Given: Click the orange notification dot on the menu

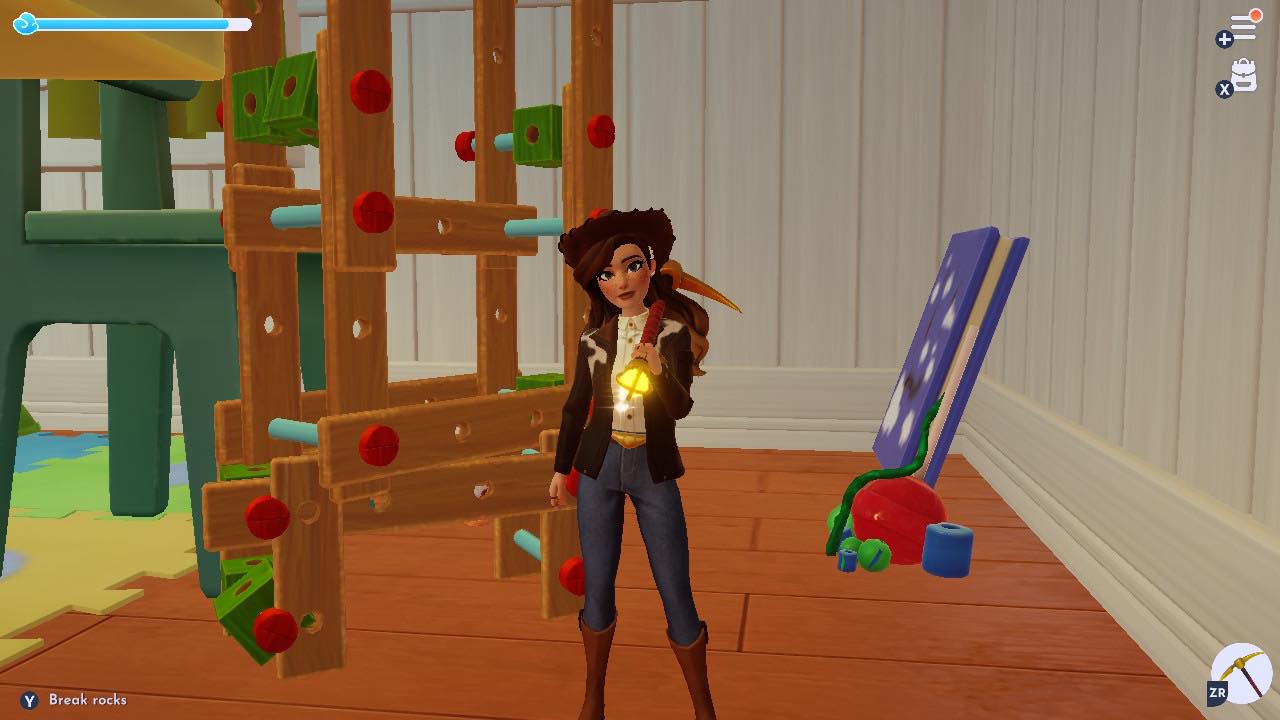Looking at the screenshot, I should (1255, 14).
